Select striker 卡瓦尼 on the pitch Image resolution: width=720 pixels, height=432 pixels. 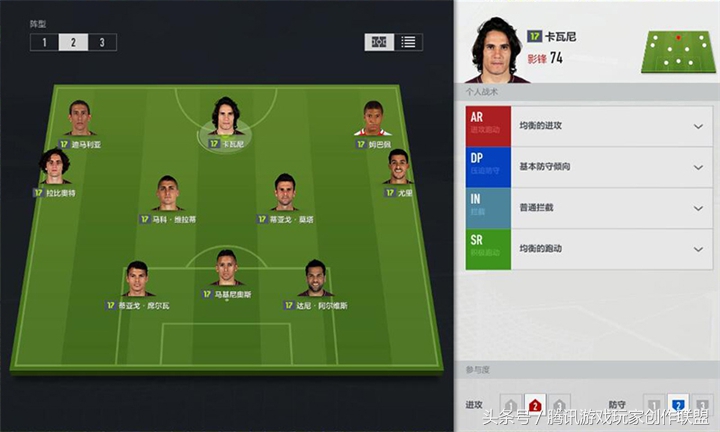click(227, 120)
